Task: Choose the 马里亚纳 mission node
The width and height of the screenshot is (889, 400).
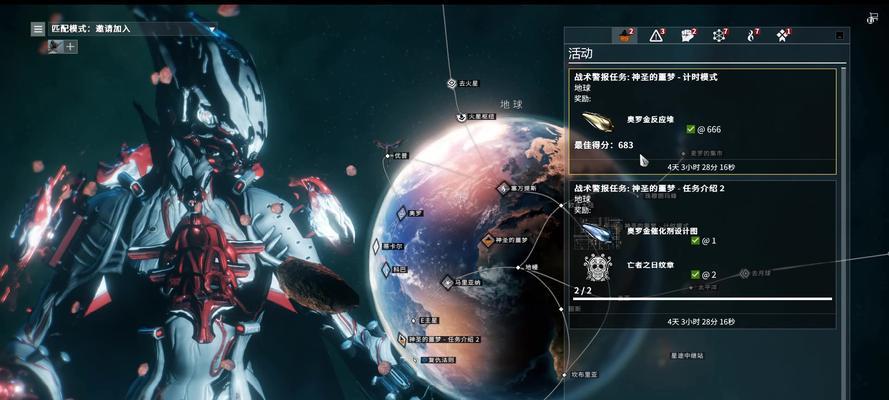Action: coord(448,283)
